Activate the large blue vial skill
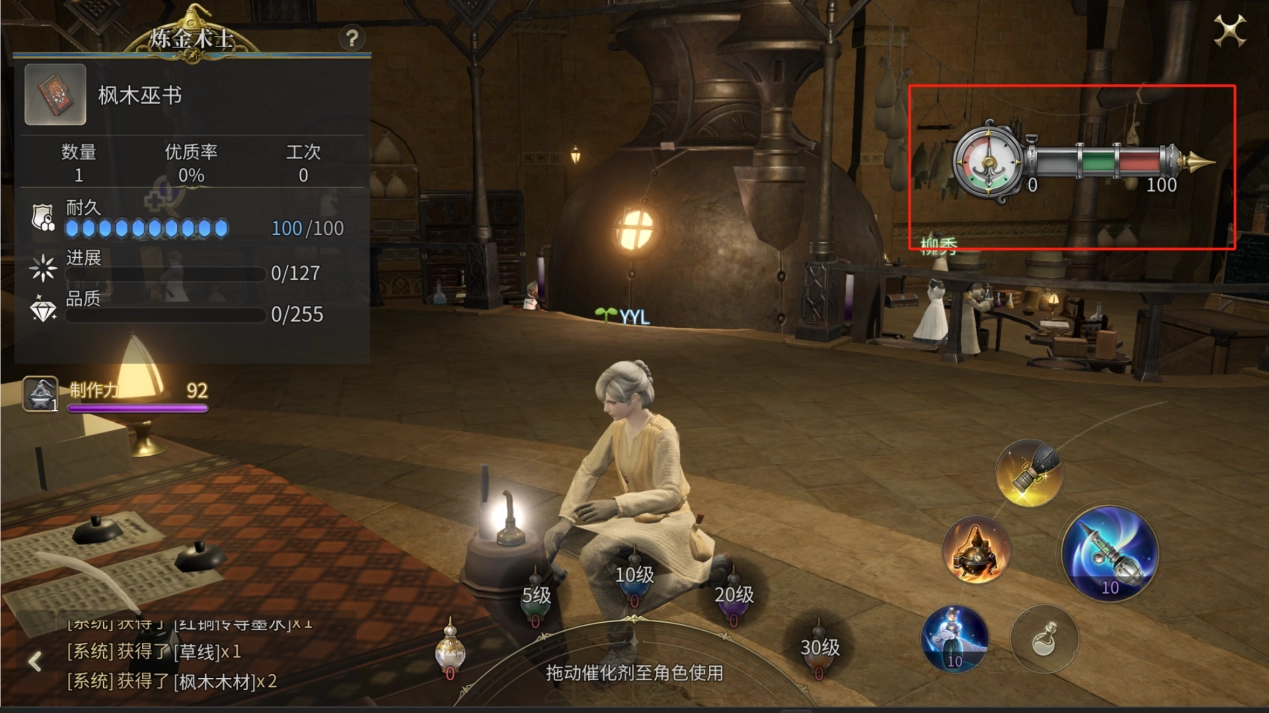 coord(1109,554)
